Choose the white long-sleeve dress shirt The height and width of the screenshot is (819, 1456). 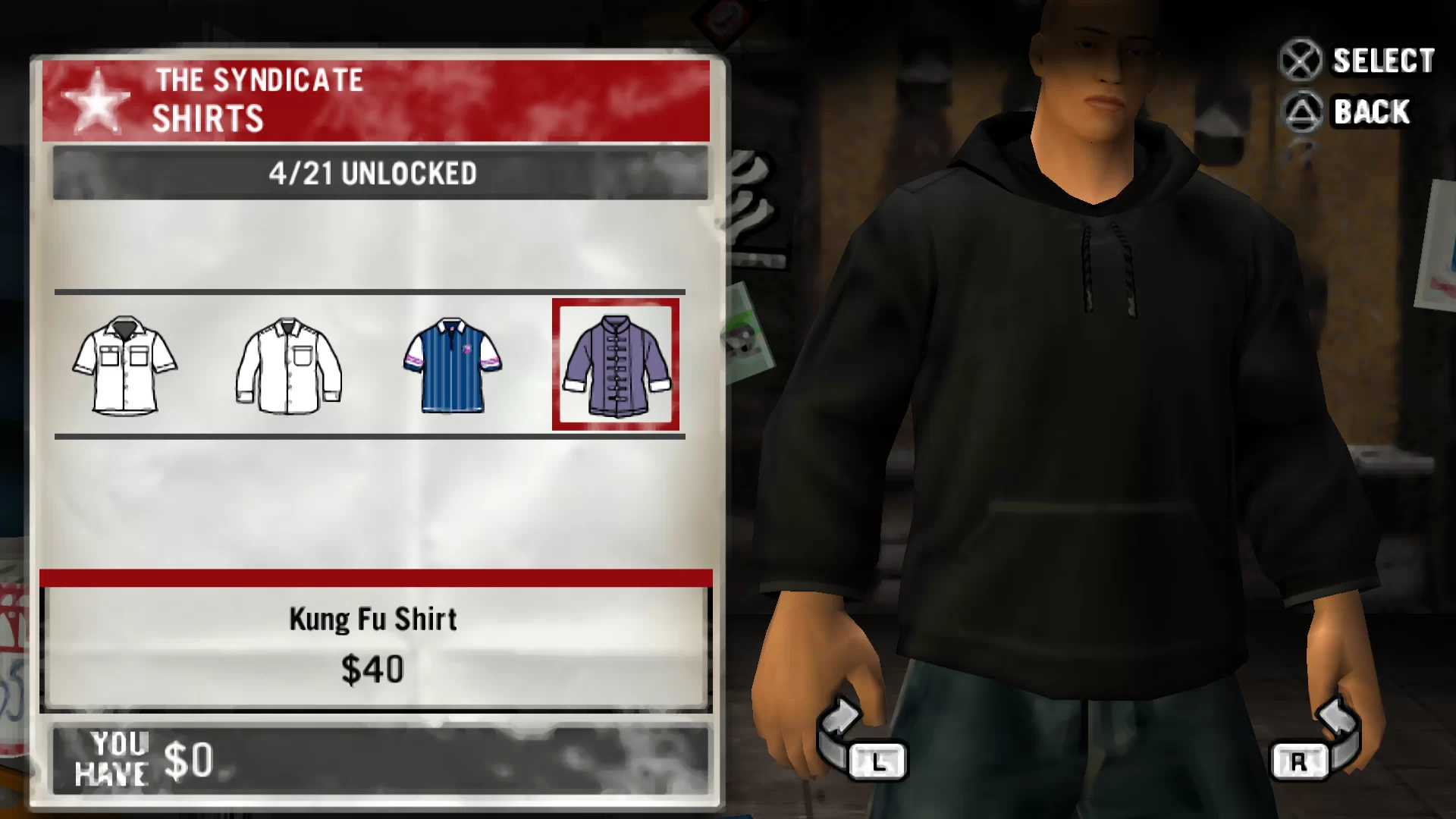pos(289,366)
